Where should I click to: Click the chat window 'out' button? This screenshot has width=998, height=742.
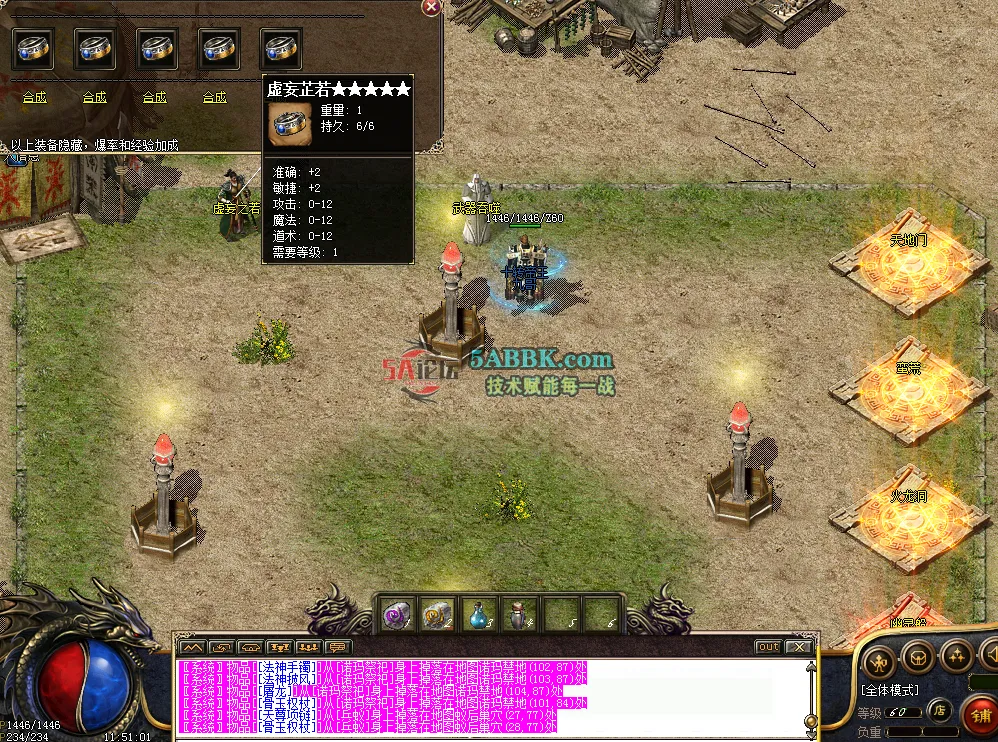click(768, 647)
